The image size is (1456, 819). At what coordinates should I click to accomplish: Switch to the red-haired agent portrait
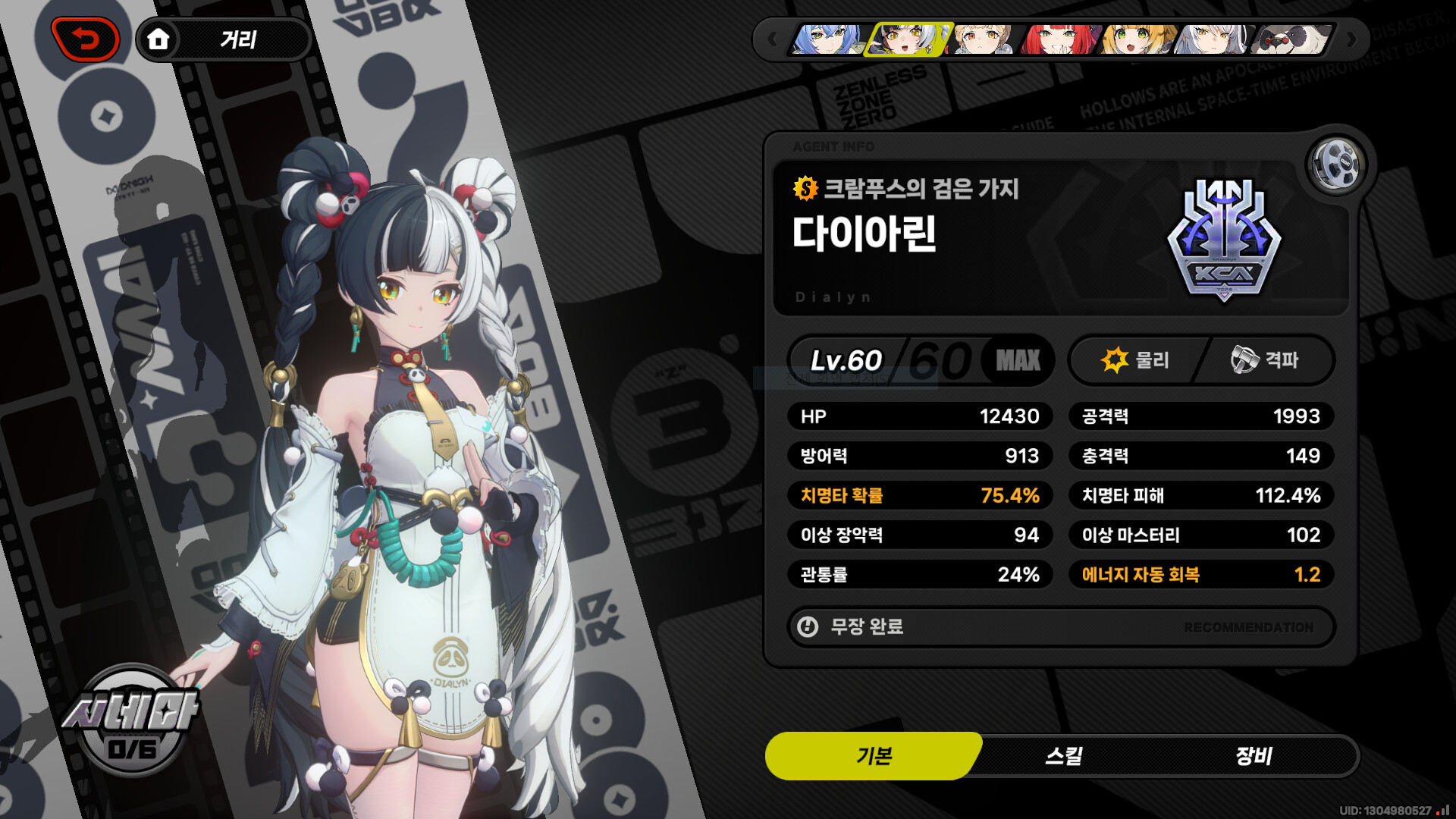[x=1059, y=39]
